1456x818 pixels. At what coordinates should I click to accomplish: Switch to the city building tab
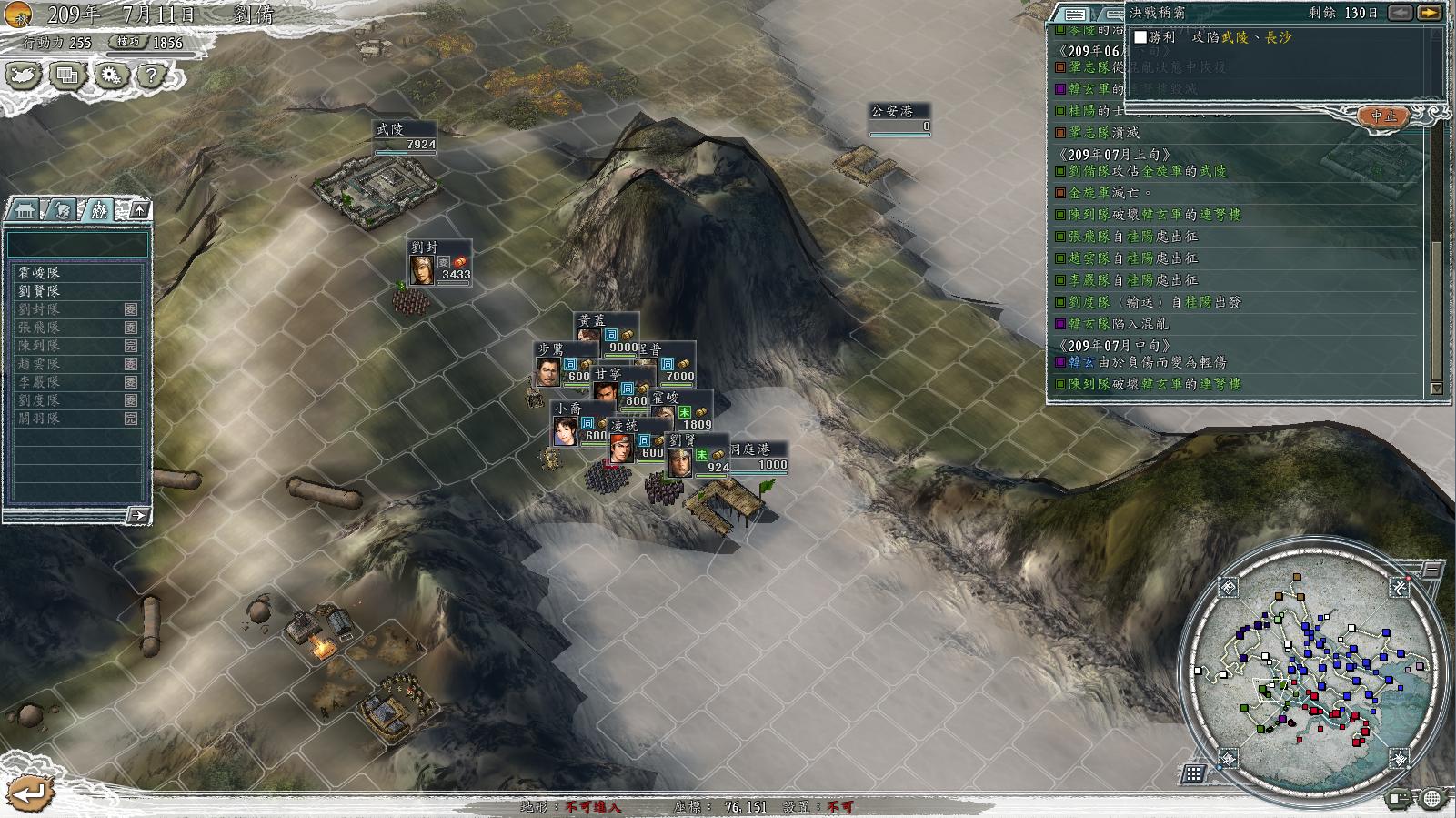pyautogui.click(x=25, y=210)
